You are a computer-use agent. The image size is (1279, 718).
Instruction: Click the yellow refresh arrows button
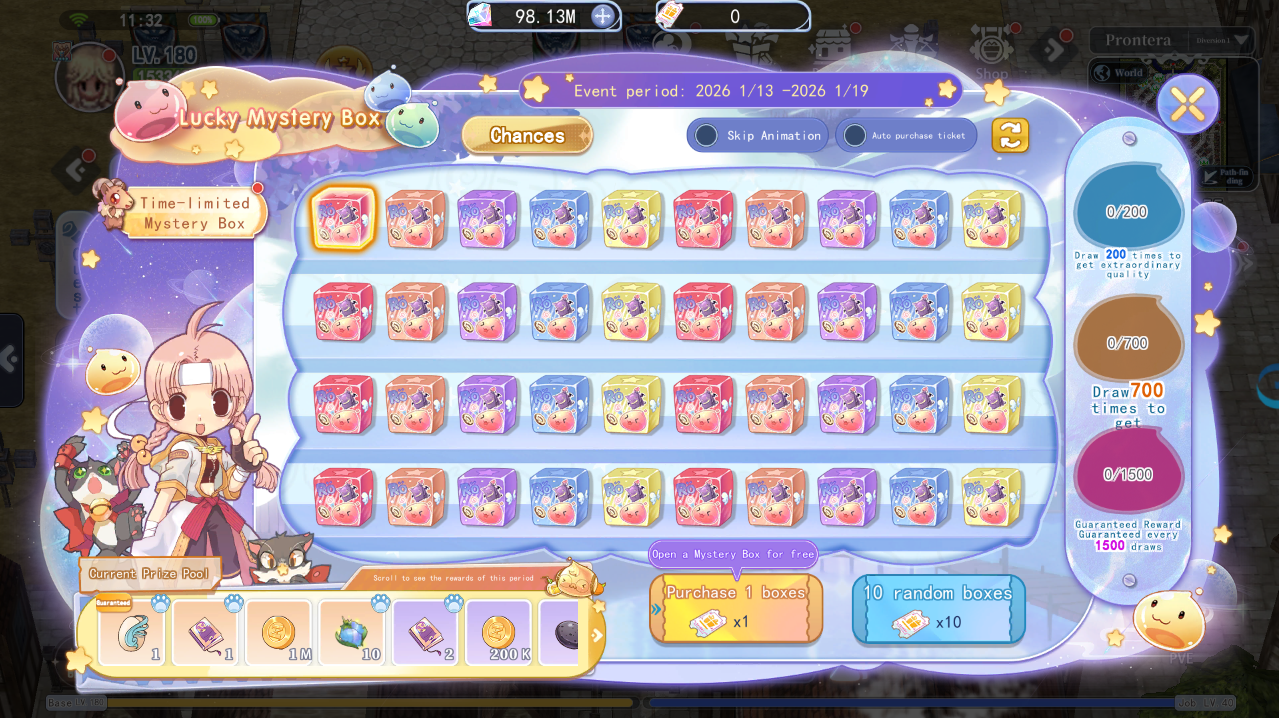pos(1010,135)
